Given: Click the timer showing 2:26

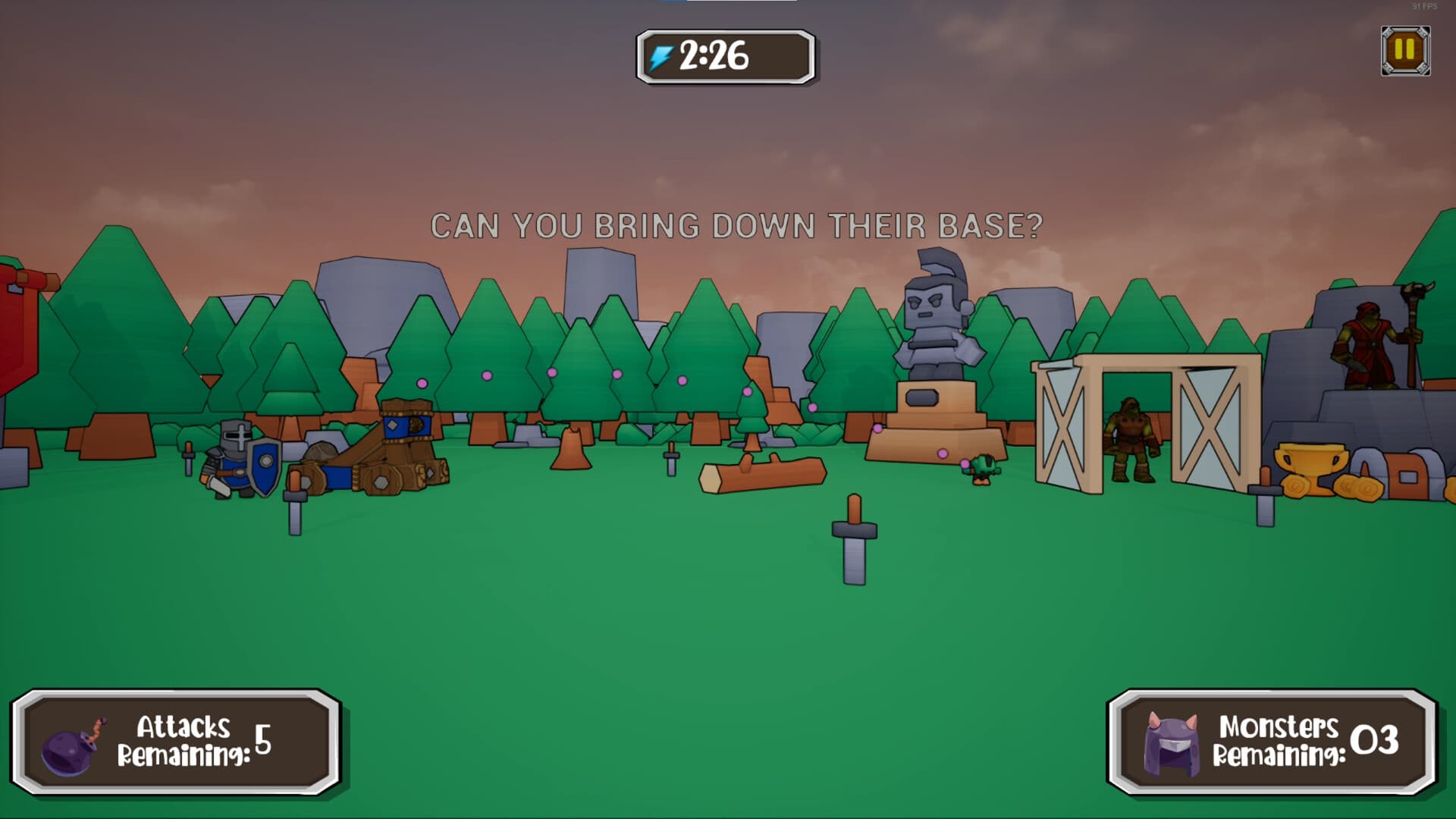Looking at the screenshot, I should (713, 54).
